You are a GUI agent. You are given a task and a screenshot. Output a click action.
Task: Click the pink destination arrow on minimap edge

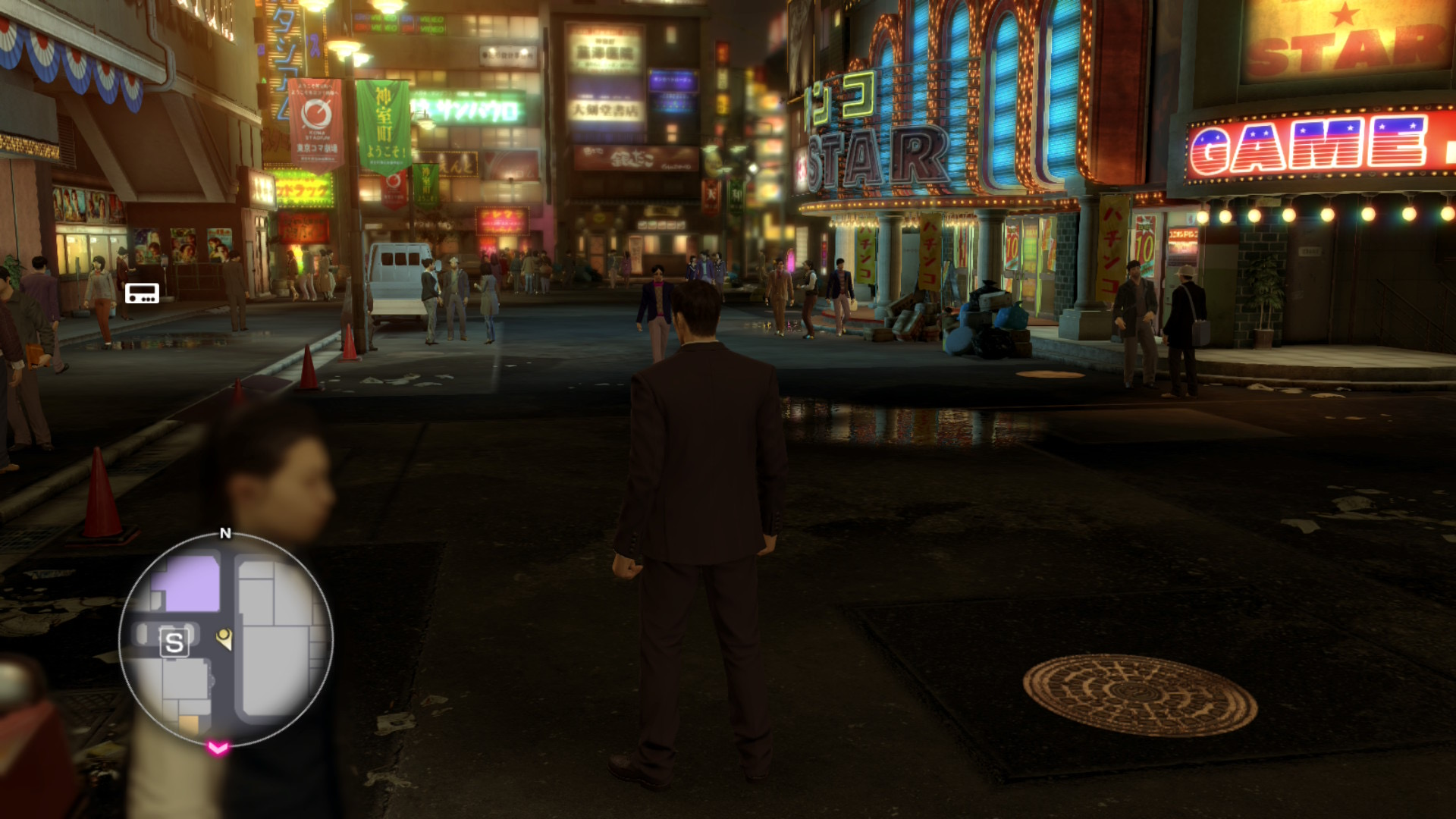218,748
